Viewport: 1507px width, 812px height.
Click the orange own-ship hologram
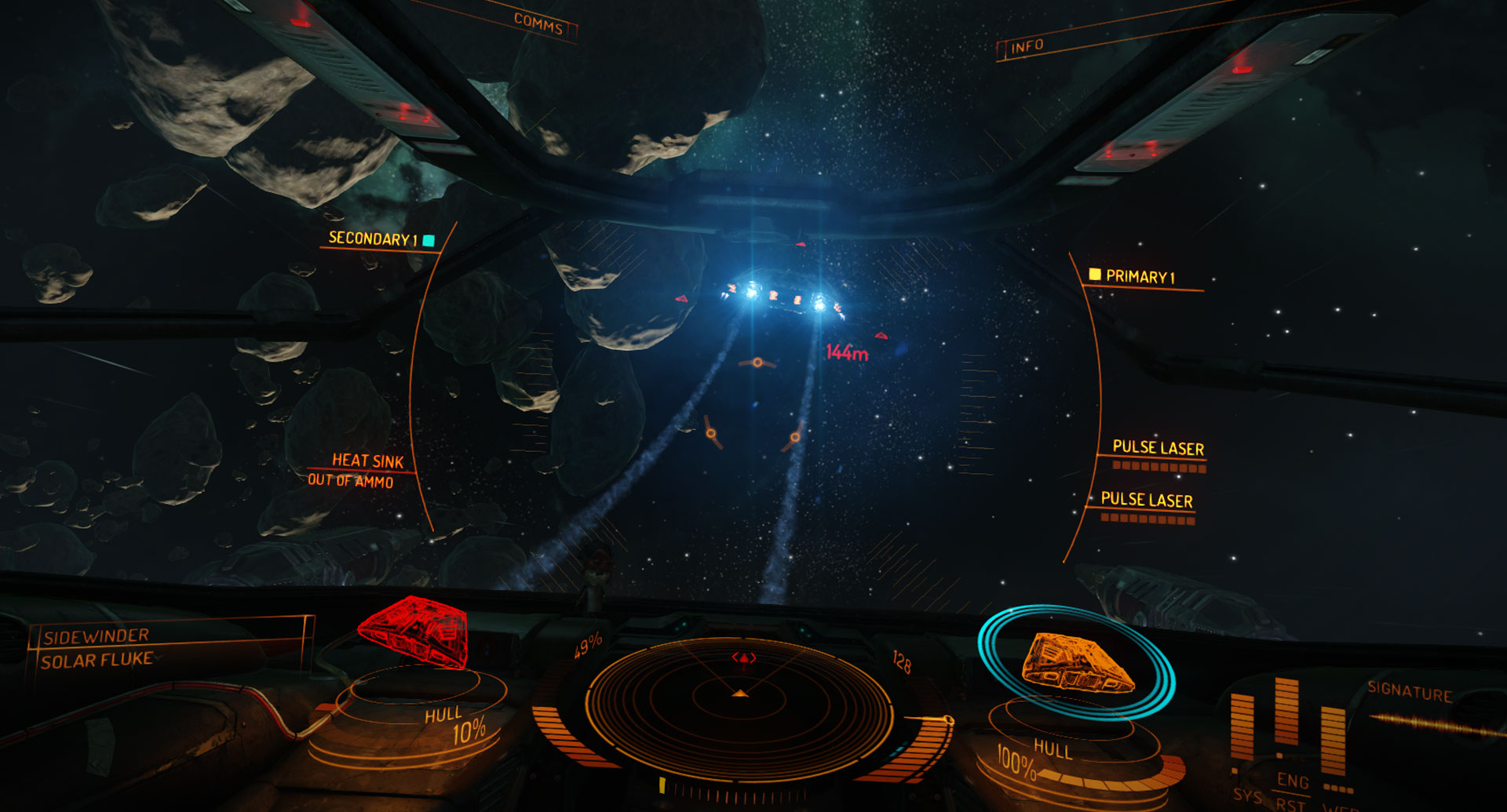tap(1077, 665)
